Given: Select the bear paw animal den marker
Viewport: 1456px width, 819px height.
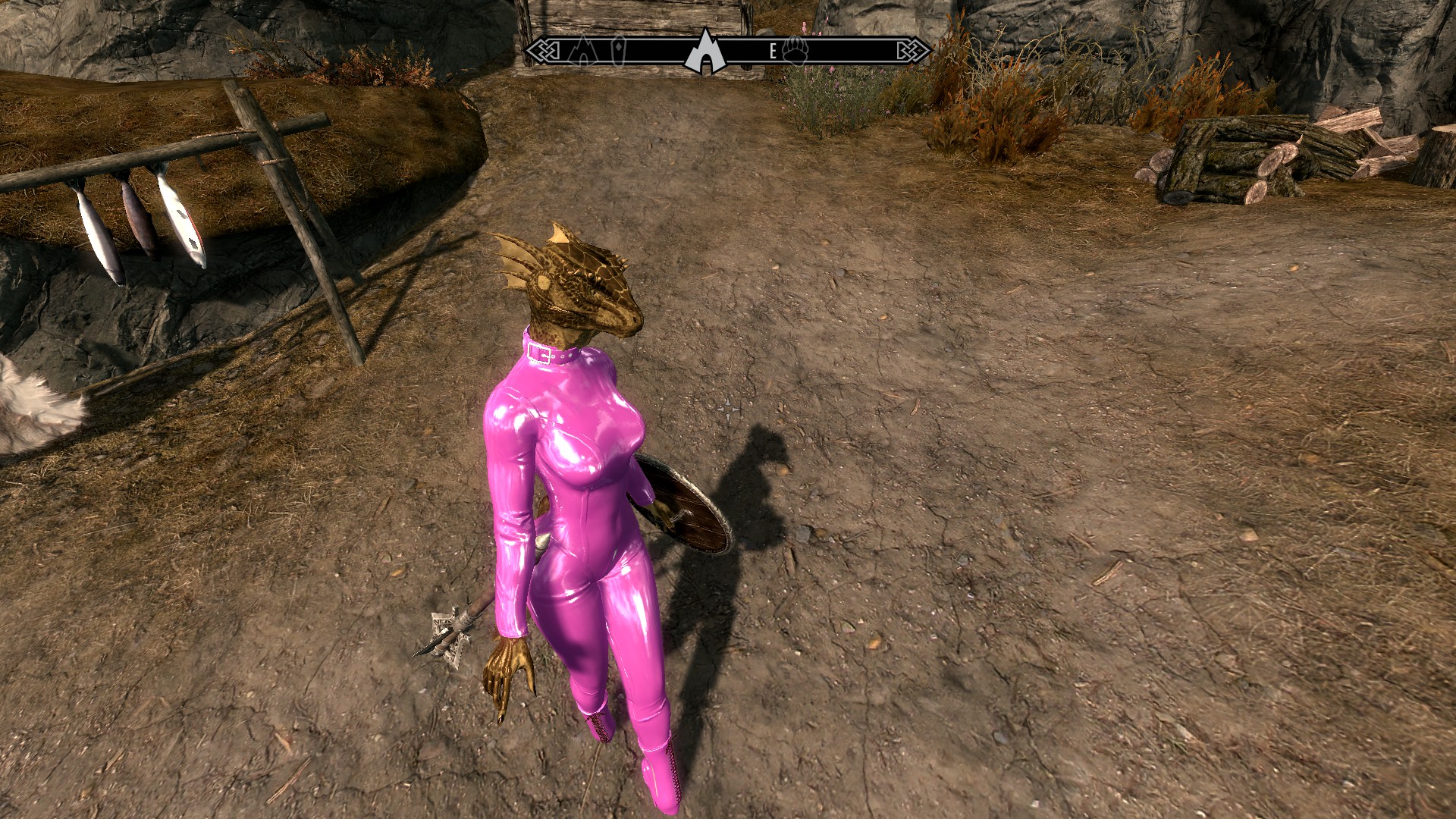Looking at the screenshot, I should point(796,50).
